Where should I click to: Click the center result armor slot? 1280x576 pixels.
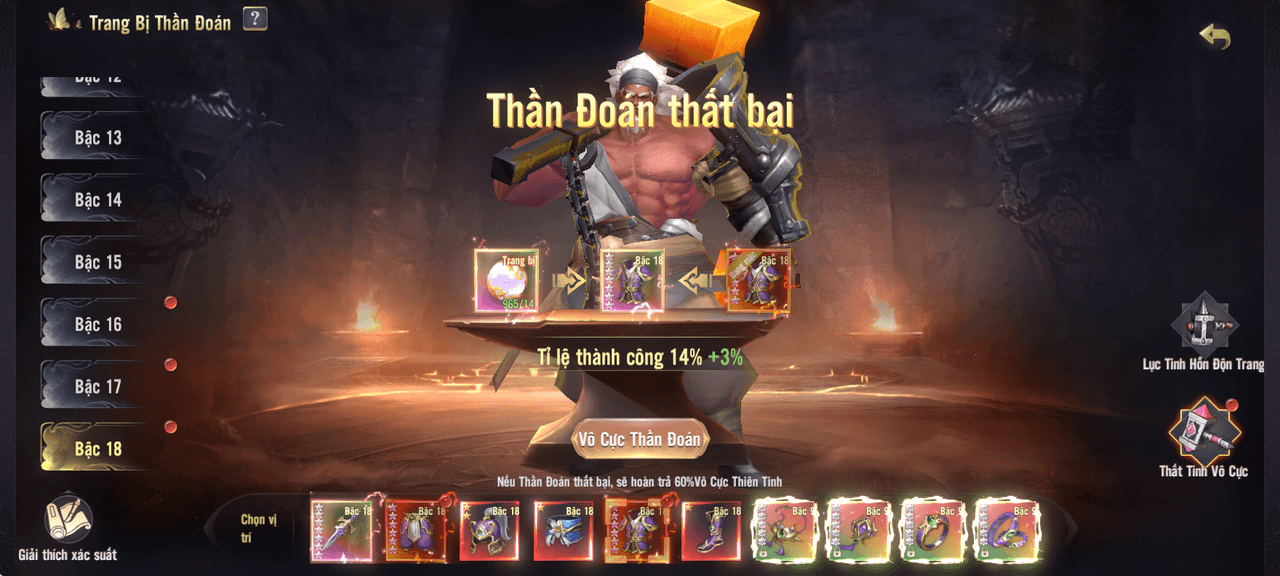pos(632,281)
